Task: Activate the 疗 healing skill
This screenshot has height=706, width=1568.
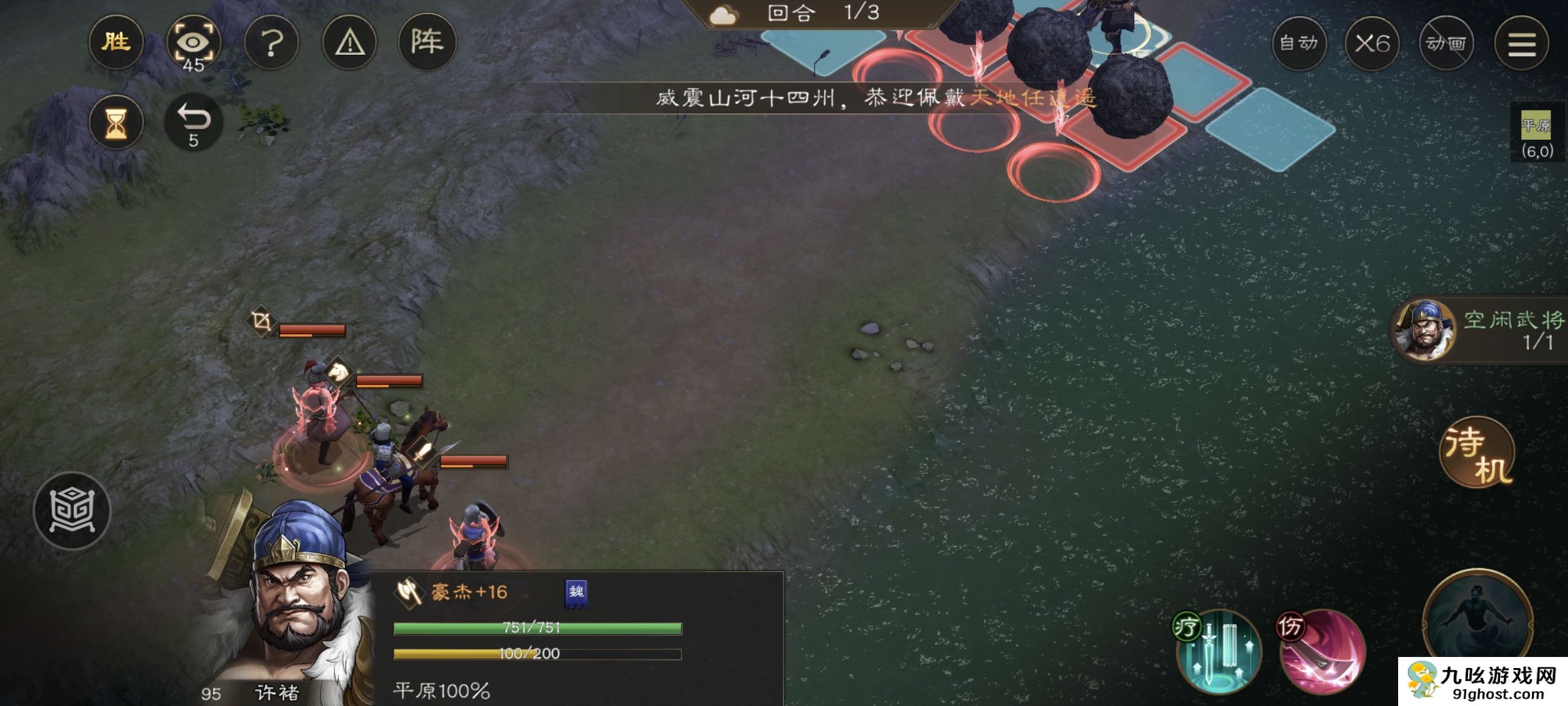Action: pyautogui.click(x=1218, y=652)
